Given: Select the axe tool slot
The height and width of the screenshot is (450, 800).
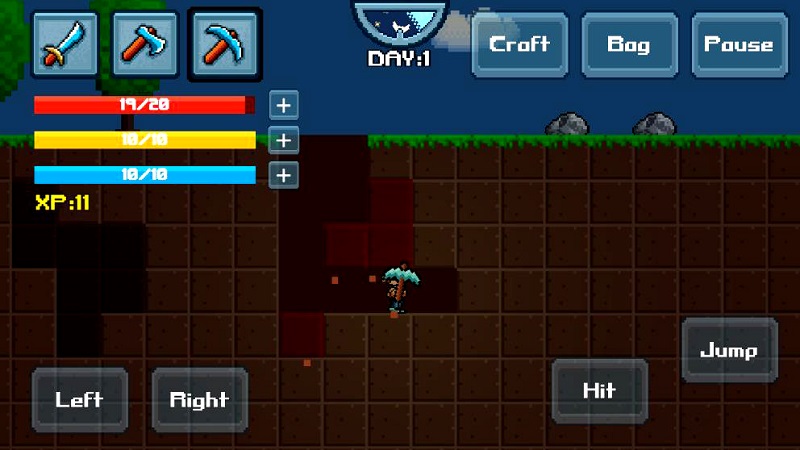Looking at the screenshot, I should coord(145,44).
